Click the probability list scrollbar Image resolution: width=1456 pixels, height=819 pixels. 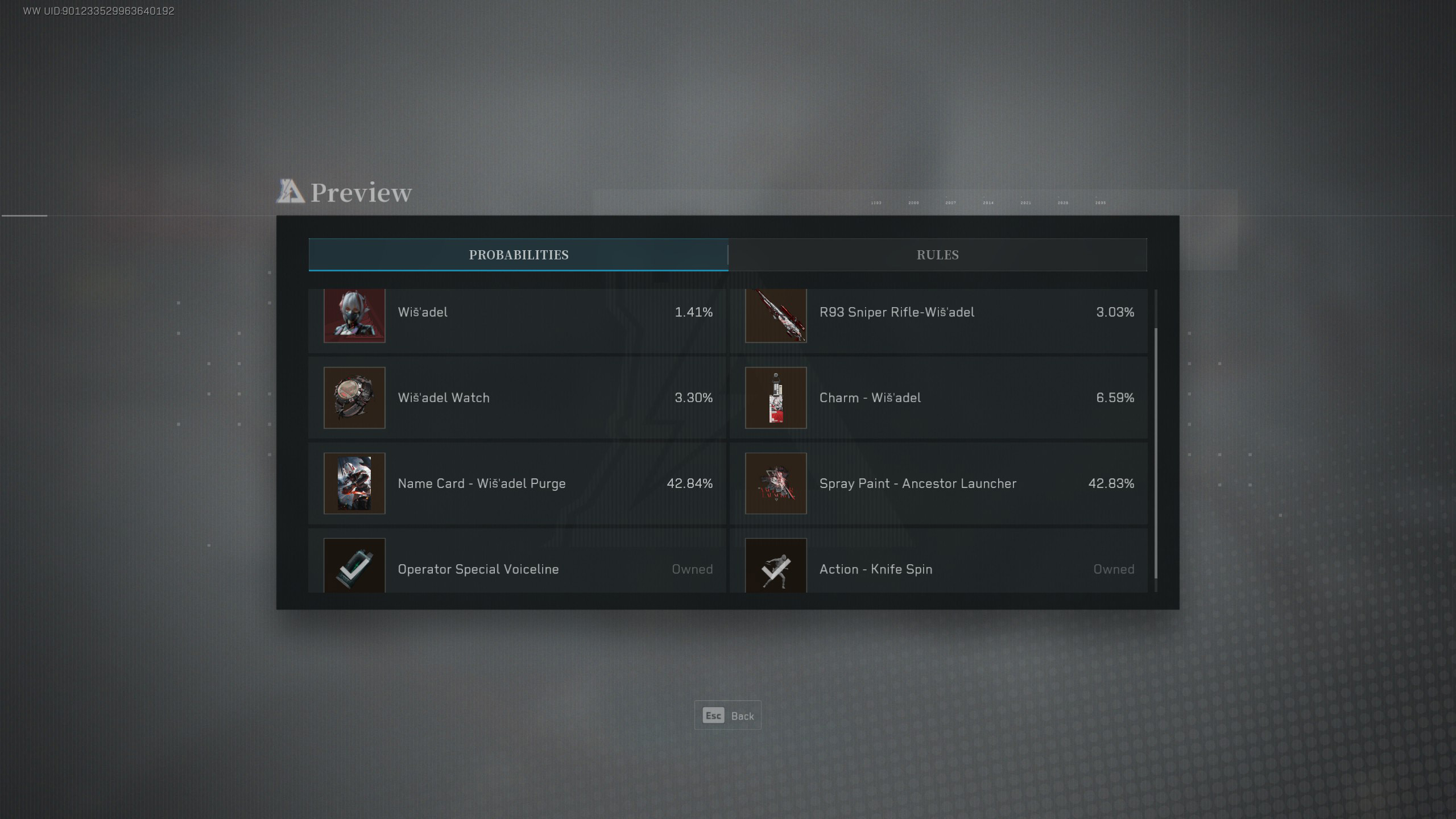tap(1155, 453)
